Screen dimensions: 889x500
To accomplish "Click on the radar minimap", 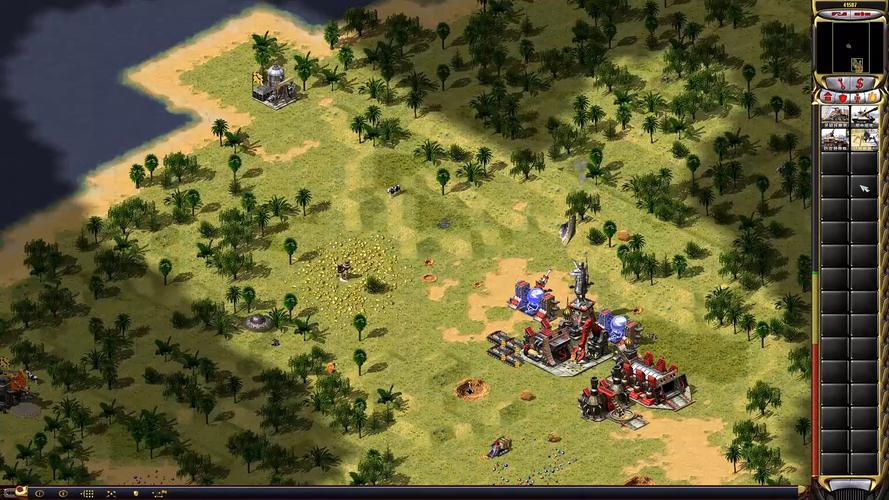I will (848, 46).
